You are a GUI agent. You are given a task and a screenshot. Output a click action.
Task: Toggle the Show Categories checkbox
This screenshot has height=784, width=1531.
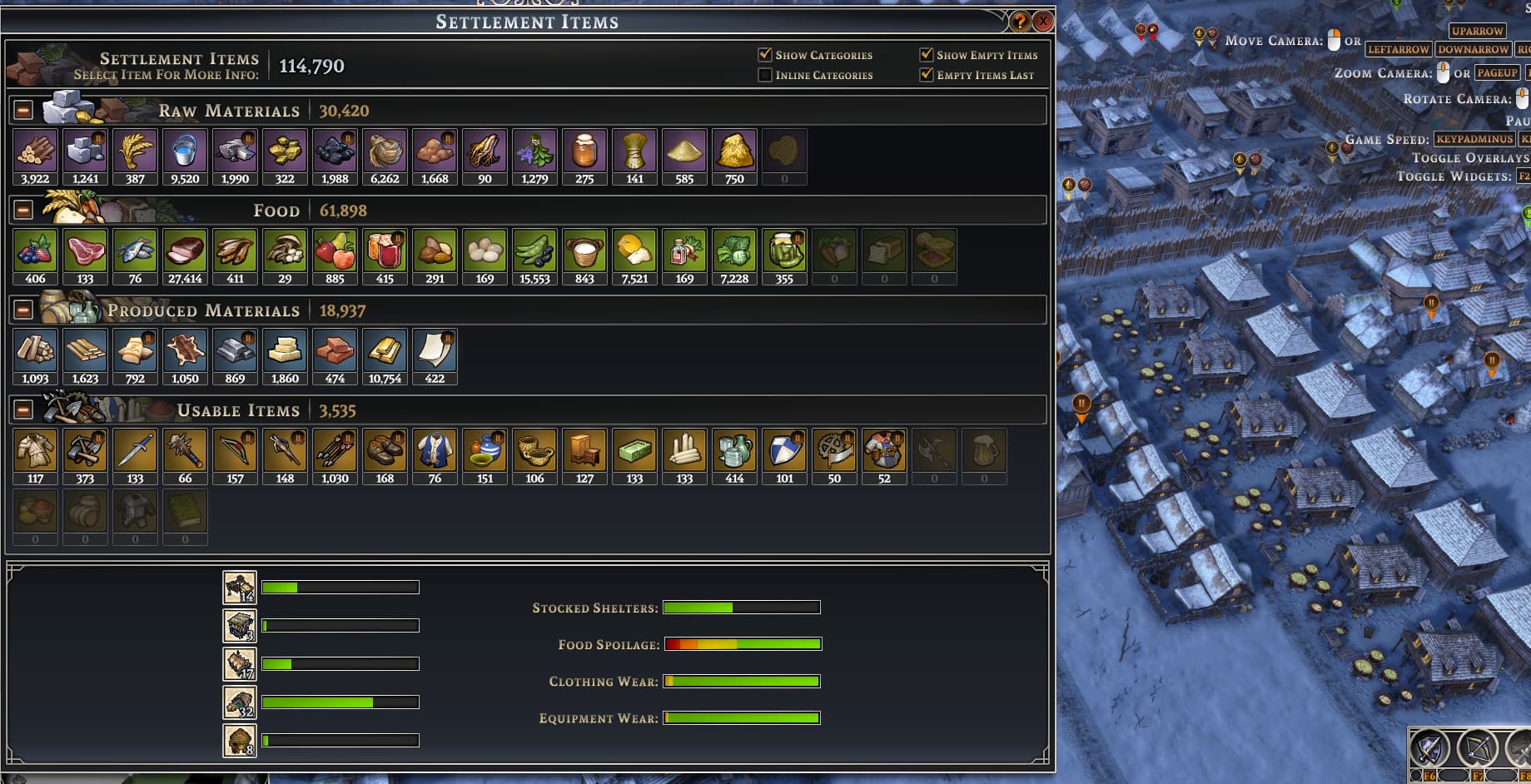[x=765, y=55]
